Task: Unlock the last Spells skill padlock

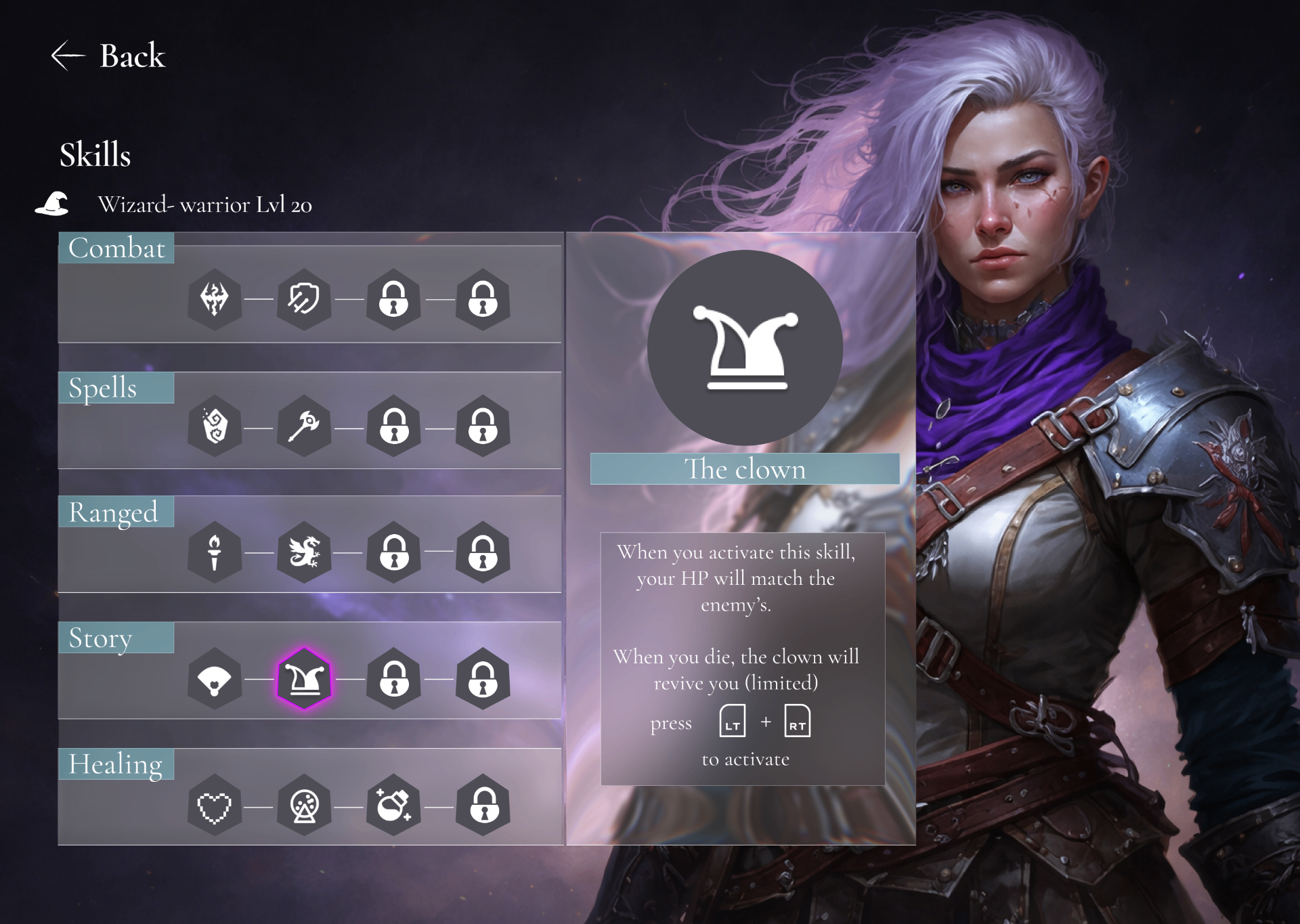Action: tap(483, 426)
